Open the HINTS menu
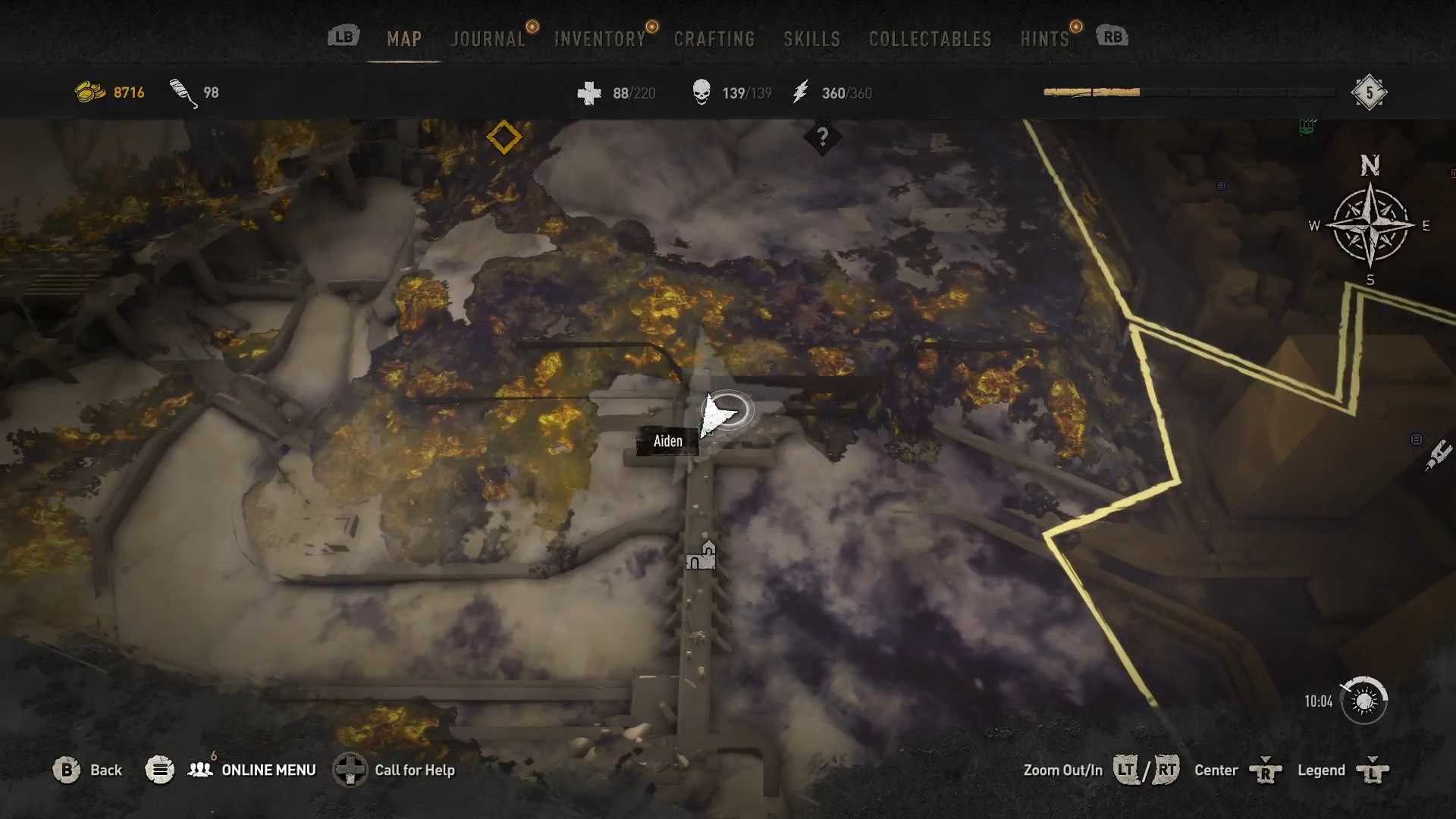1456x819 pixels. tap(1046, 38)
